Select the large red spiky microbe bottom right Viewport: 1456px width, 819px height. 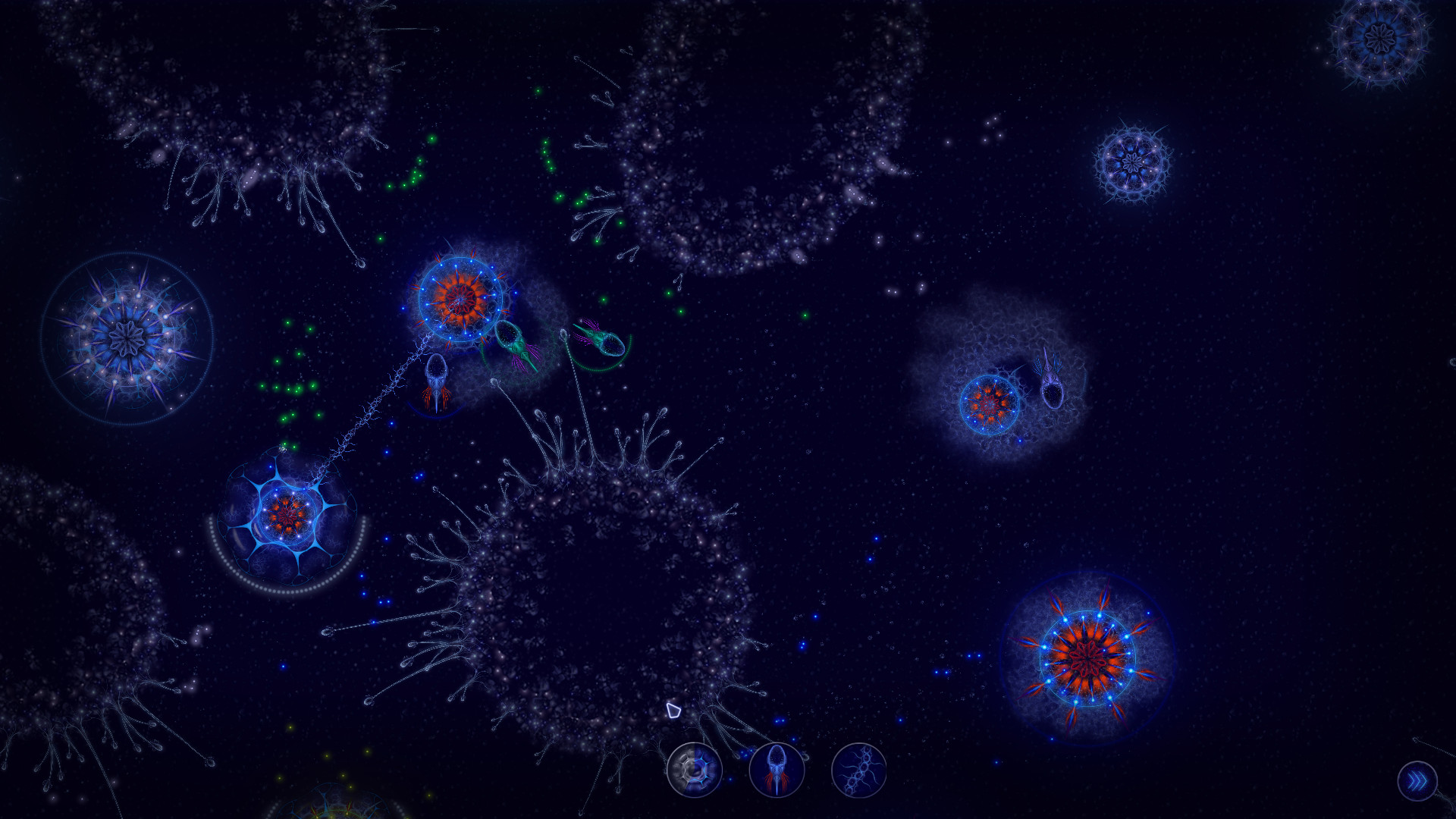(x=1086, y=654)
